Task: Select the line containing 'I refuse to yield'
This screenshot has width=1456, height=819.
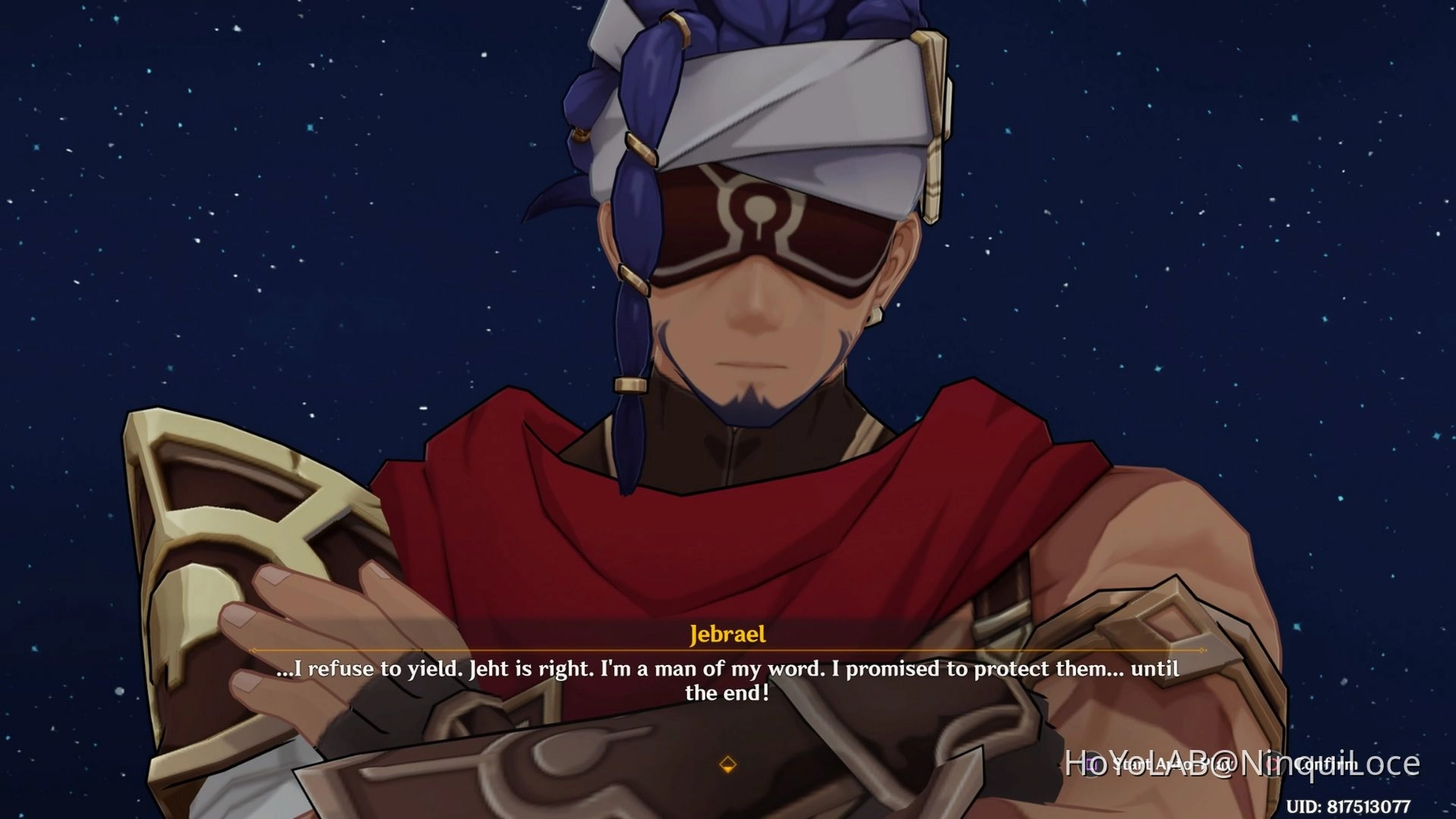Action: (x=727, y=669)
